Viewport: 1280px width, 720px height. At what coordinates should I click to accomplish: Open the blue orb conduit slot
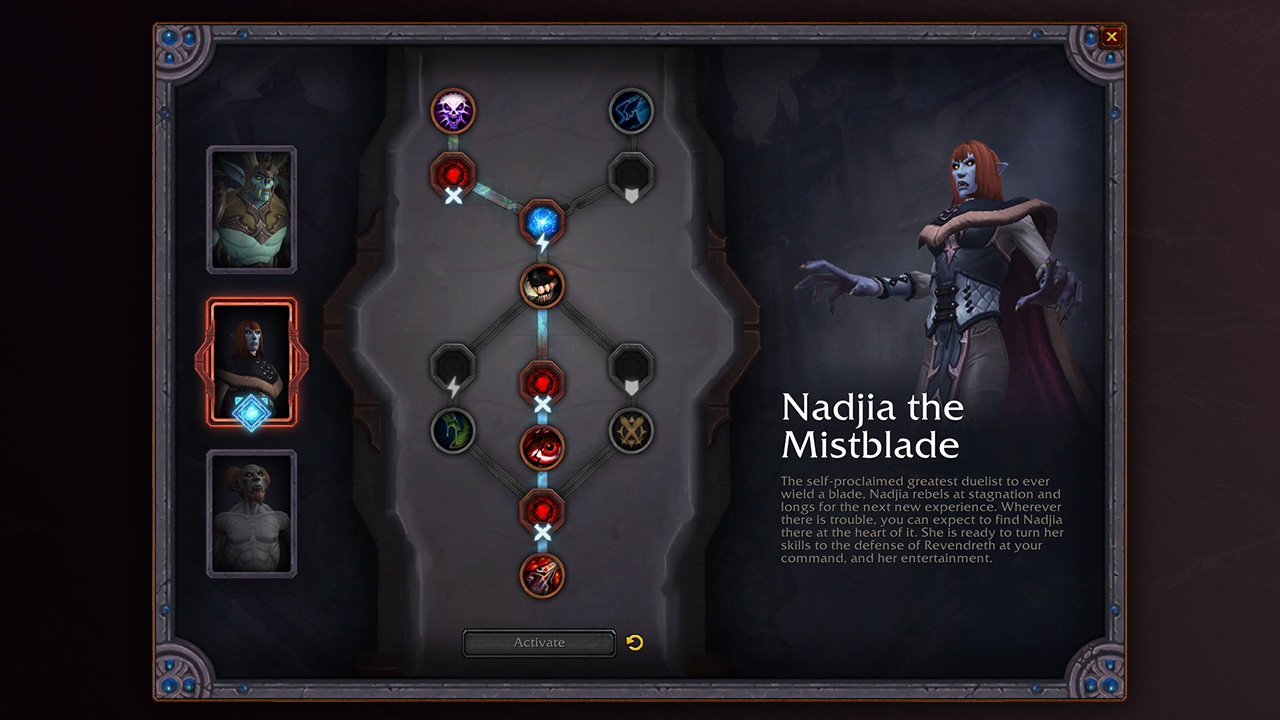click(542, 221)
